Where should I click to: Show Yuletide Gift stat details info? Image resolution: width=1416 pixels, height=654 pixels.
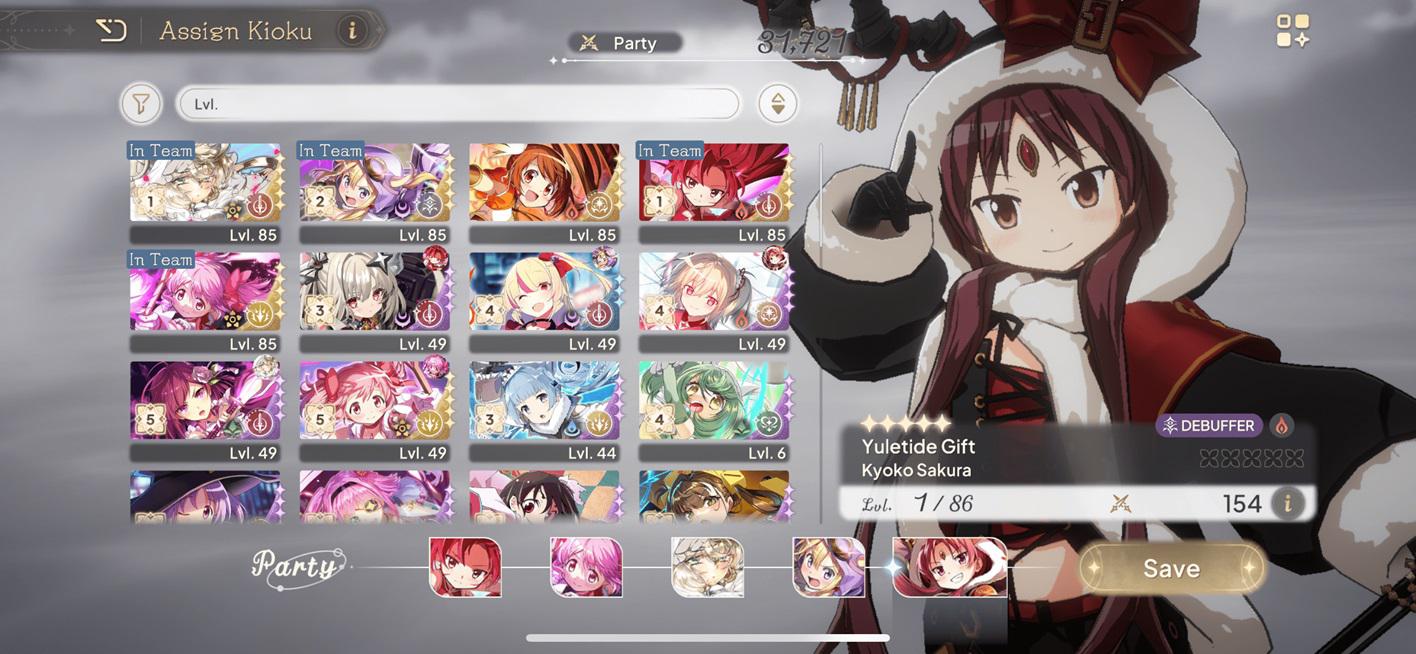click(x=1287, y=503)
